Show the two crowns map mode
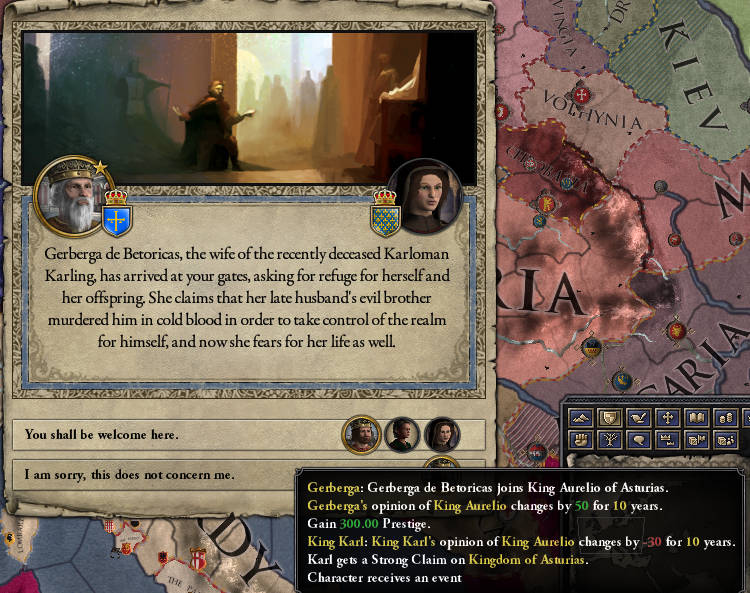This screenshot has width=750, height=593. coord(668,439)
